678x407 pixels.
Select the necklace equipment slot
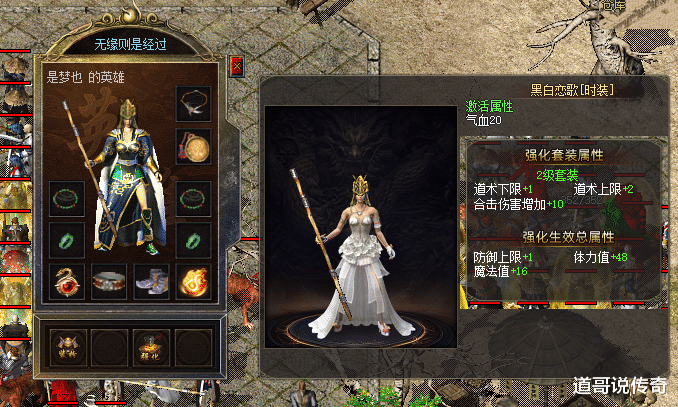click(x=192, y=103)
